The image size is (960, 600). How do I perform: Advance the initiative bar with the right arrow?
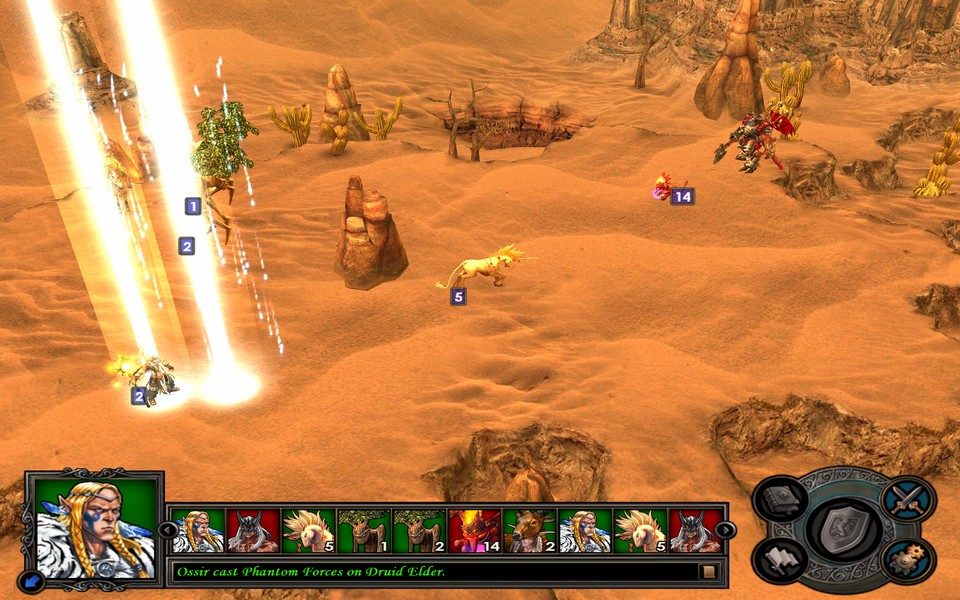click(727, 530)
